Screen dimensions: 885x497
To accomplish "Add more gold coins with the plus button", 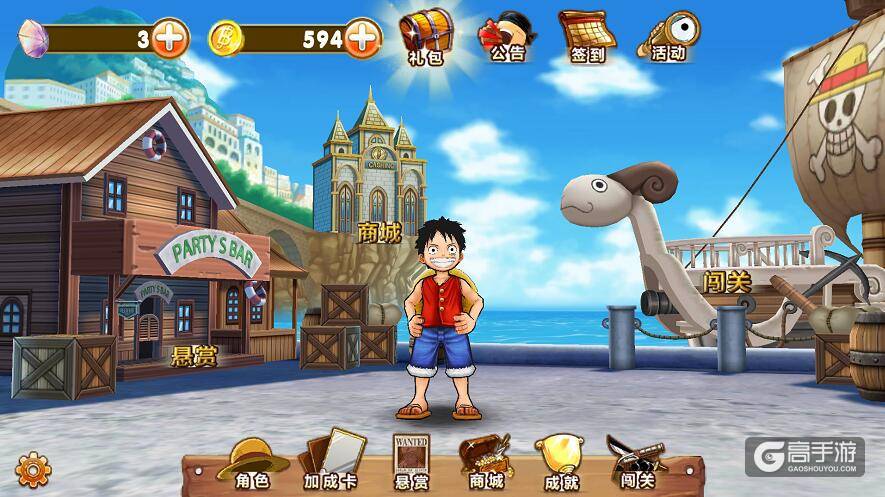I will [x=363, y=39].
